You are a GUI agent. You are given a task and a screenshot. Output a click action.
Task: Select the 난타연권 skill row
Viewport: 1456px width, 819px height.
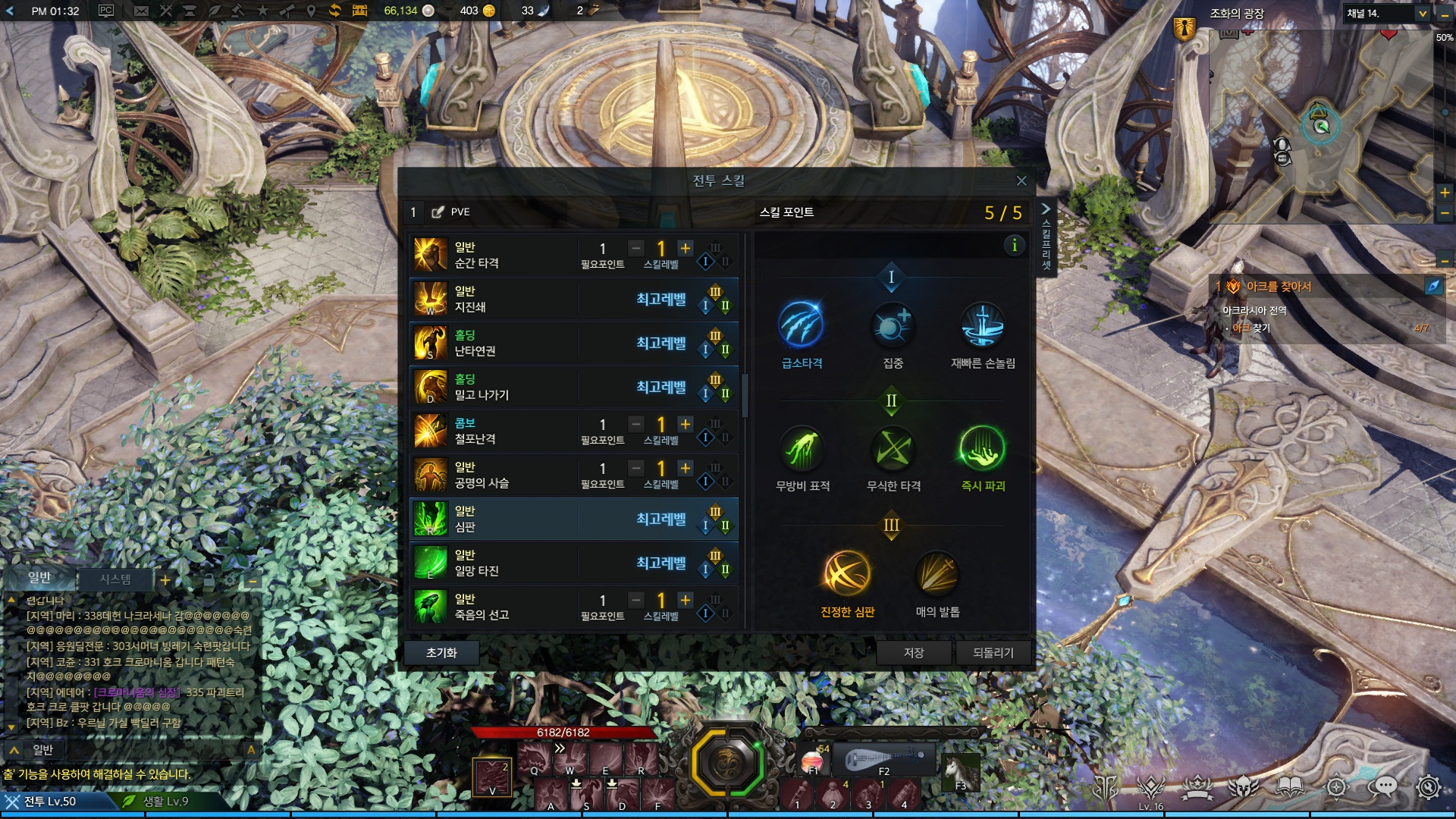[x=493, y=344]
